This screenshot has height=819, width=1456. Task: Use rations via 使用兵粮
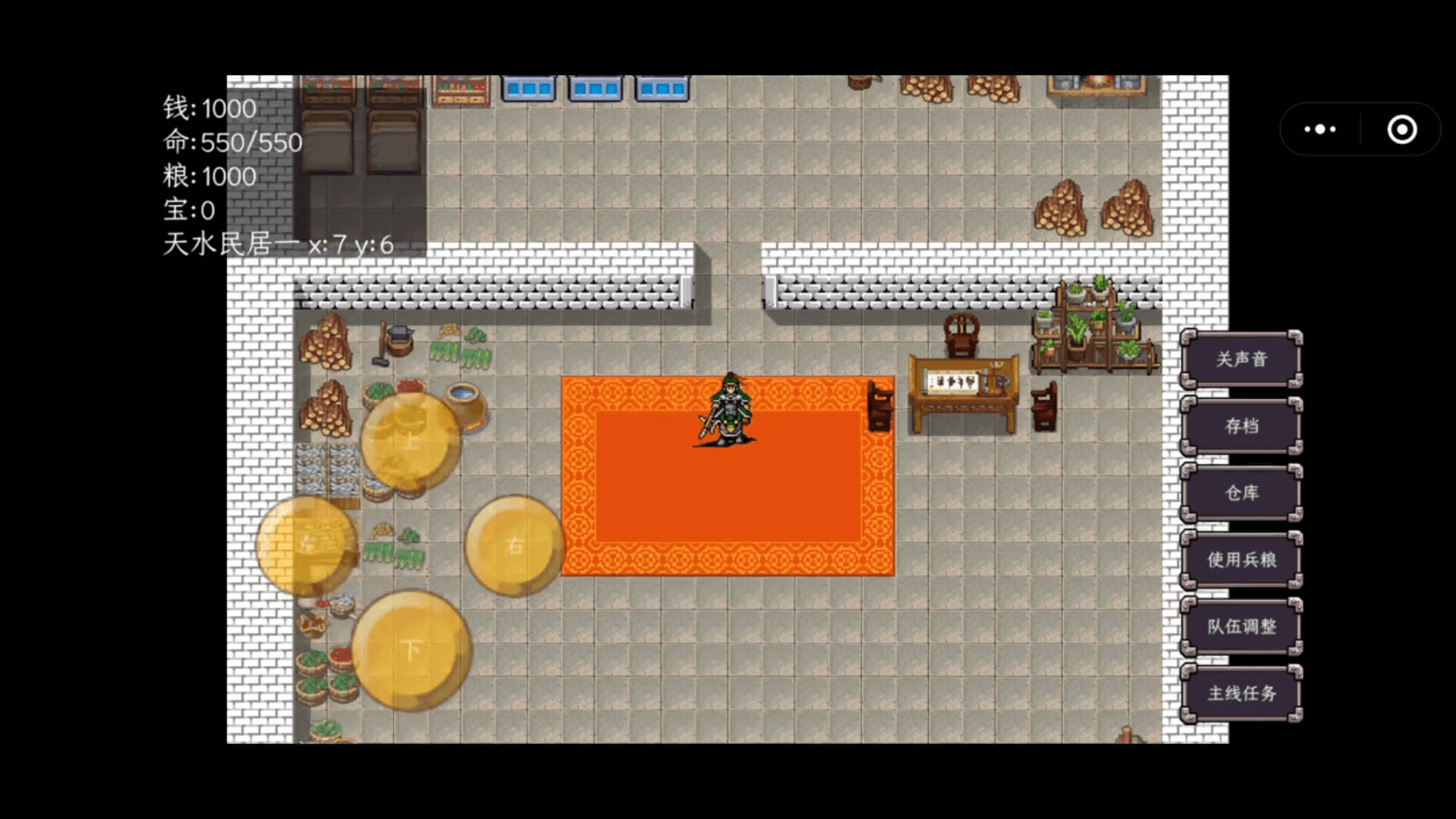point(1242,560)
